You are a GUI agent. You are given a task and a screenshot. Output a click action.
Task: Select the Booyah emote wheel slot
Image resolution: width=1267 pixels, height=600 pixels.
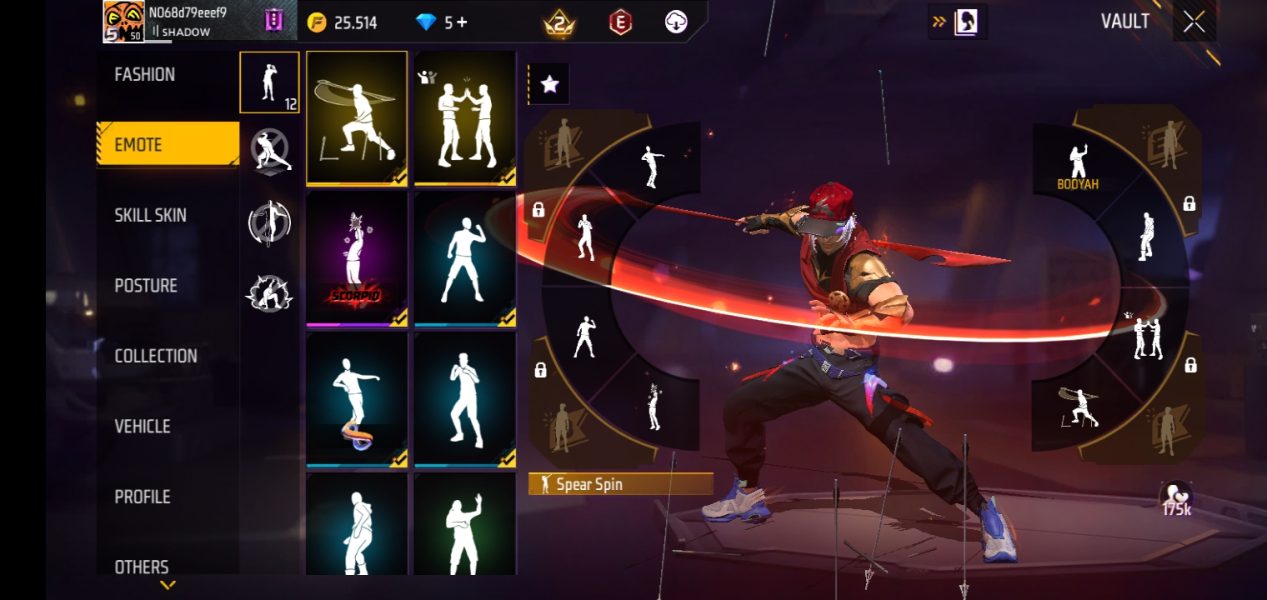click(x=1077, y=167)
